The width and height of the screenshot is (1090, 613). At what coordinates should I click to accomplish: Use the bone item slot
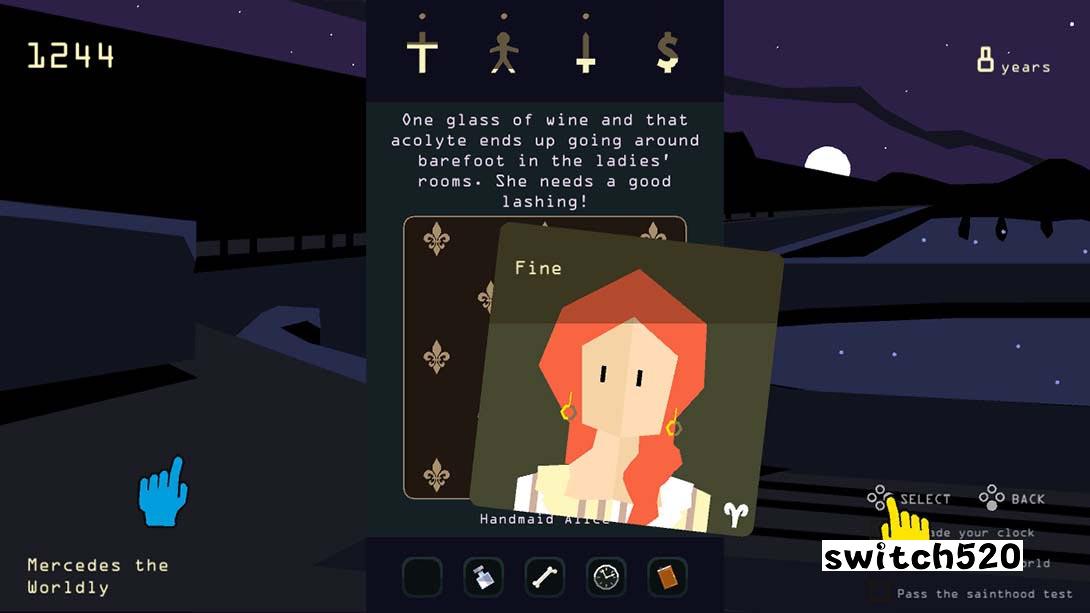click(x=545, y=577)
